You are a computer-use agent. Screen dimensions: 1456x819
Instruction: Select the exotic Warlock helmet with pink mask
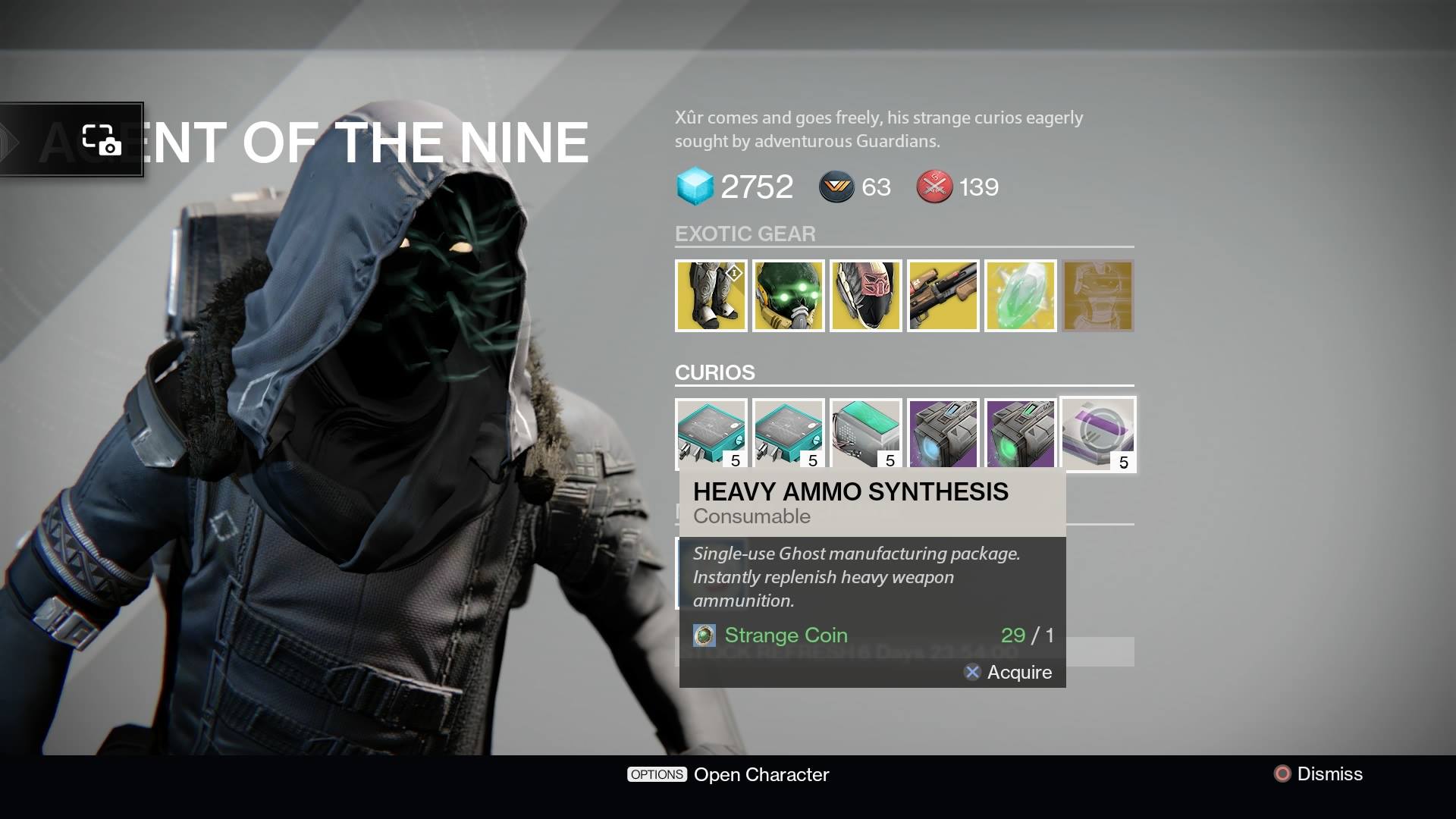866,296
